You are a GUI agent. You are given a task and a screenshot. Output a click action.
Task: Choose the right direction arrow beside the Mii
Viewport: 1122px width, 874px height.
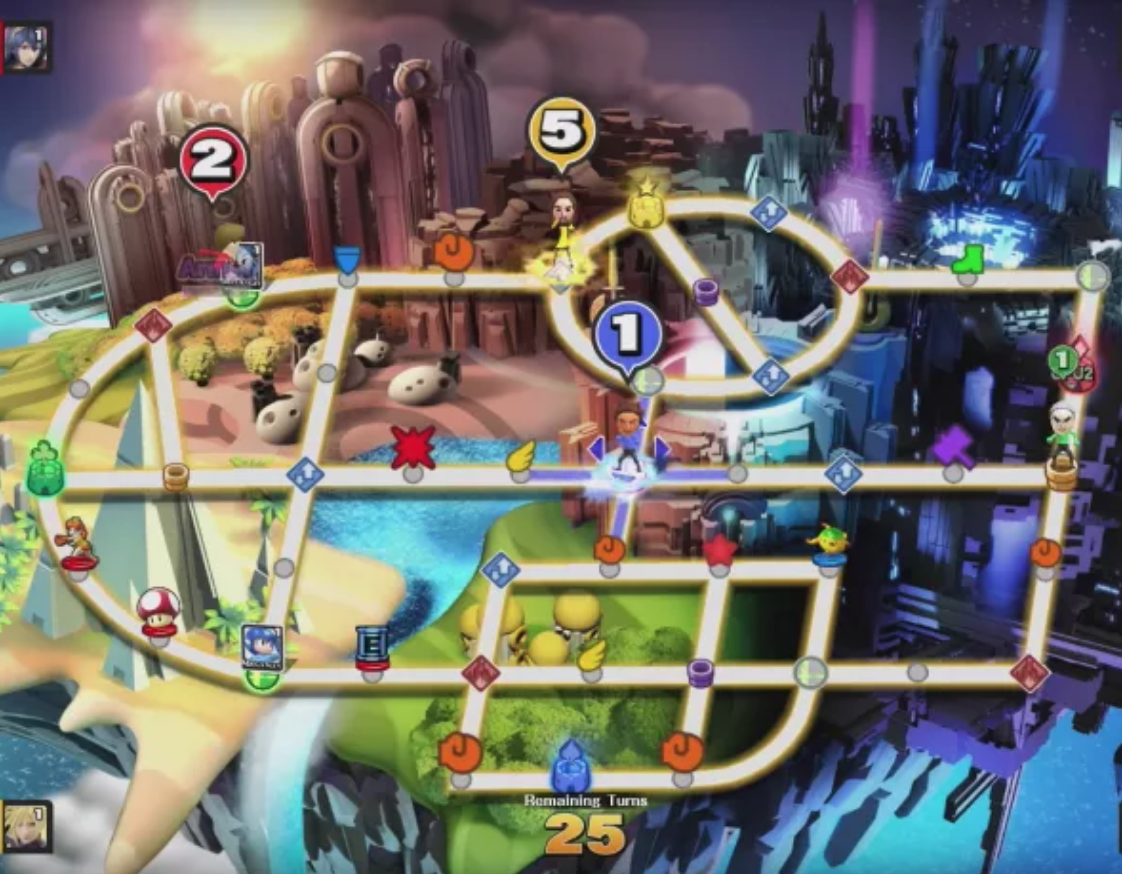661,449
